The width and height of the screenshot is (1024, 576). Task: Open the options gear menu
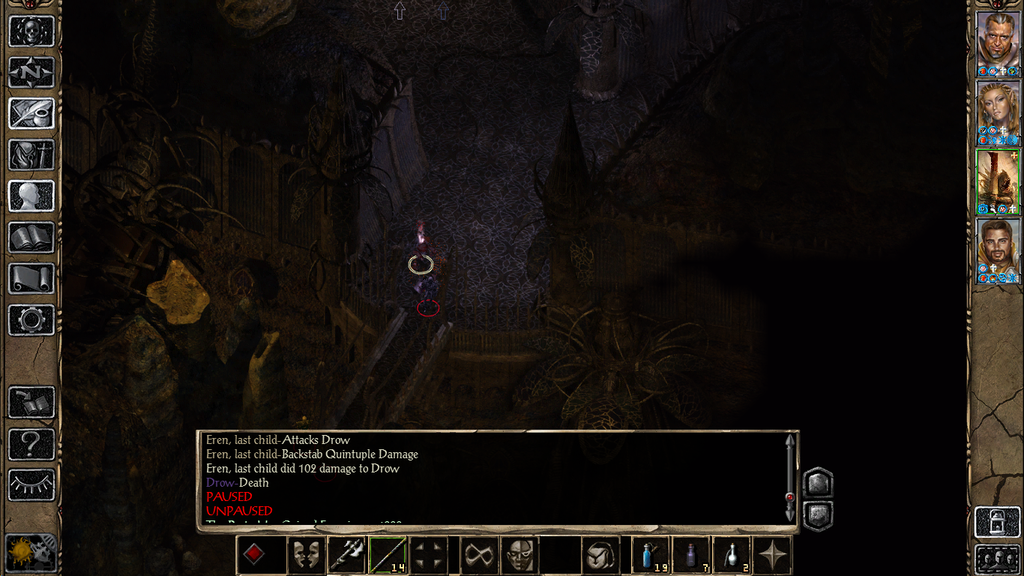coord(31,320)
